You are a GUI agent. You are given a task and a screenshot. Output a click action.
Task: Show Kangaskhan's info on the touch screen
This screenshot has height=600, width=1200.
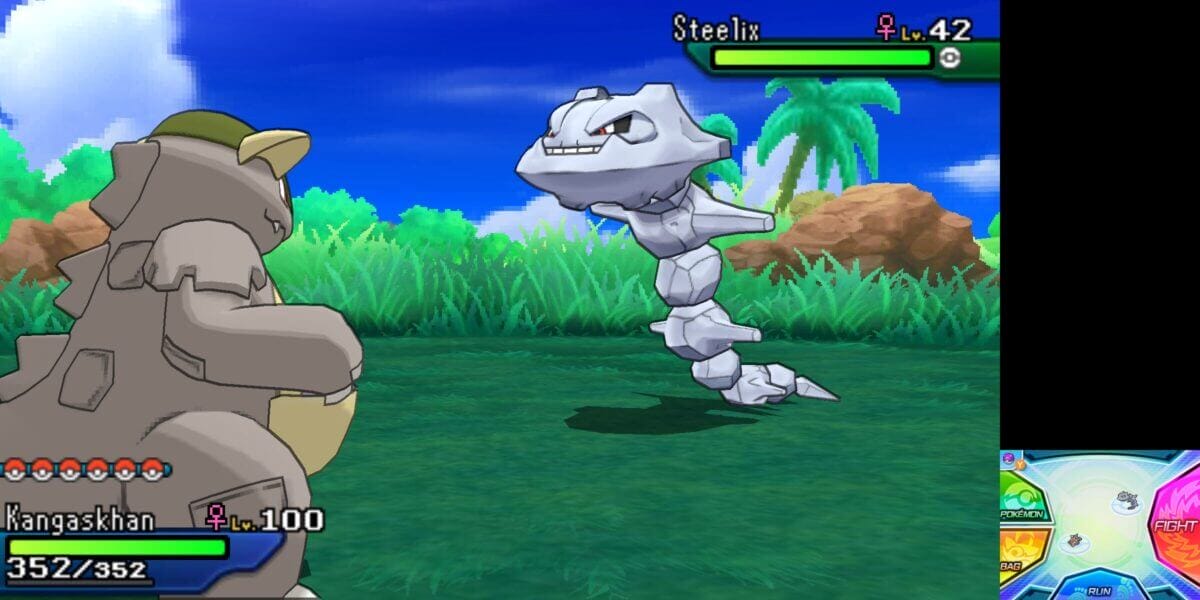point(1075,542)
